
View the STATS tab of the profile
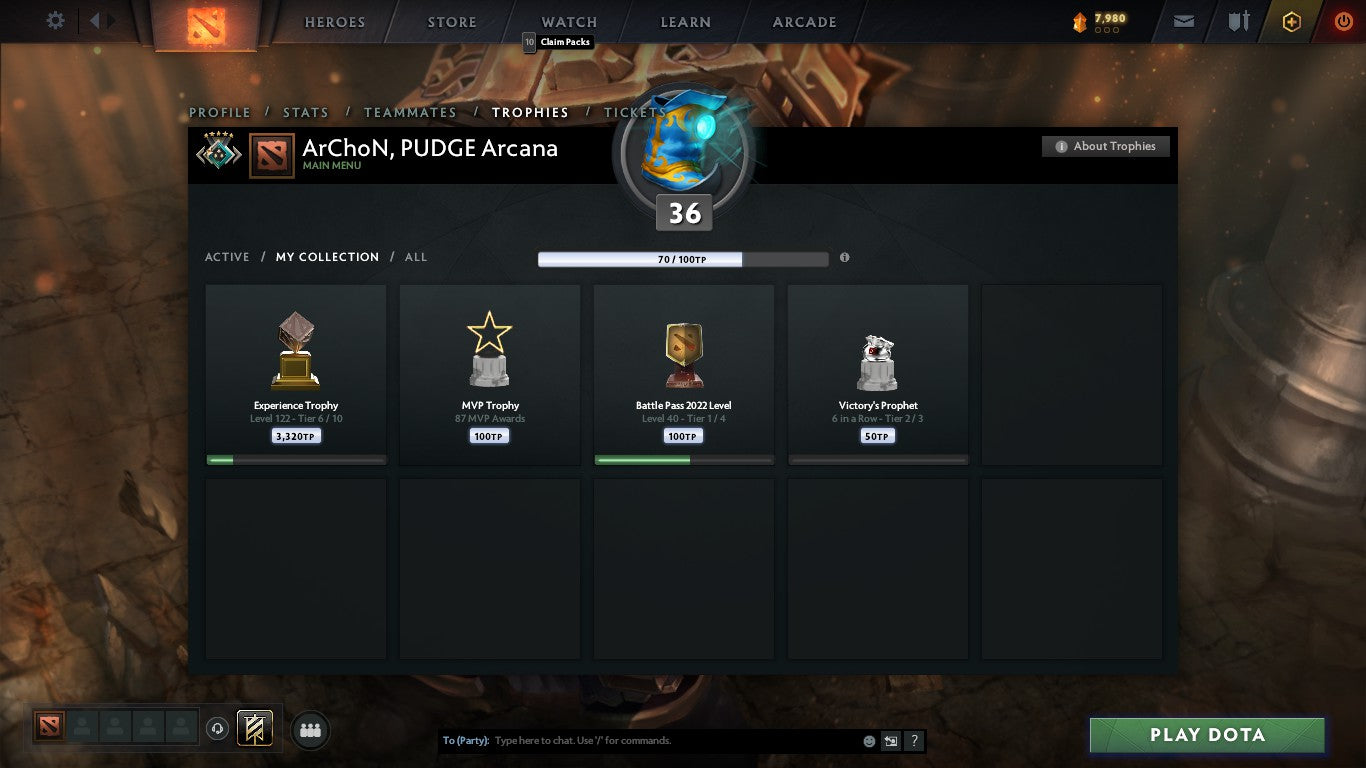pyautogui.click(x=305, y=112)
